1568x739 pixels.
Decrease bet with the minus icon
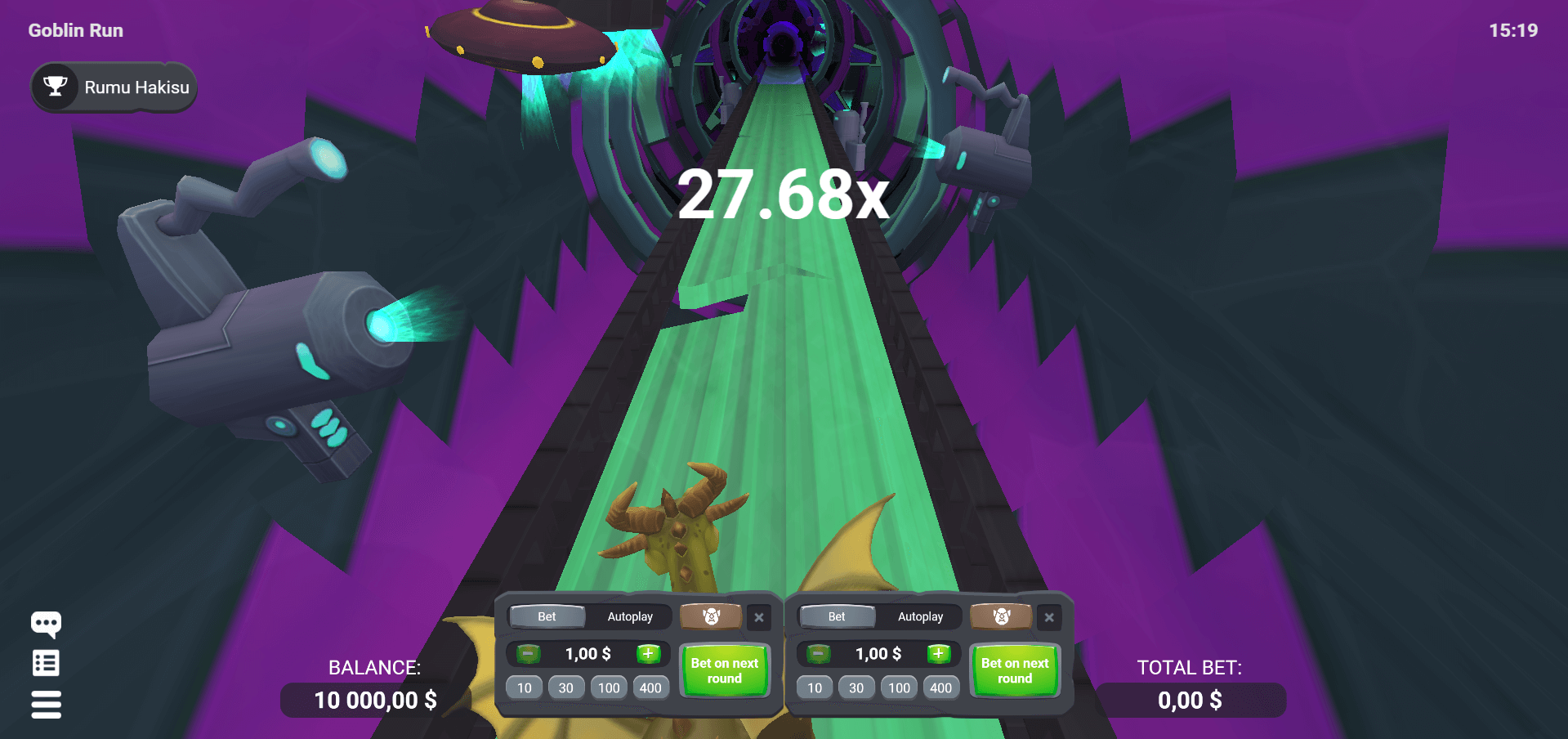tap(526, 653)
